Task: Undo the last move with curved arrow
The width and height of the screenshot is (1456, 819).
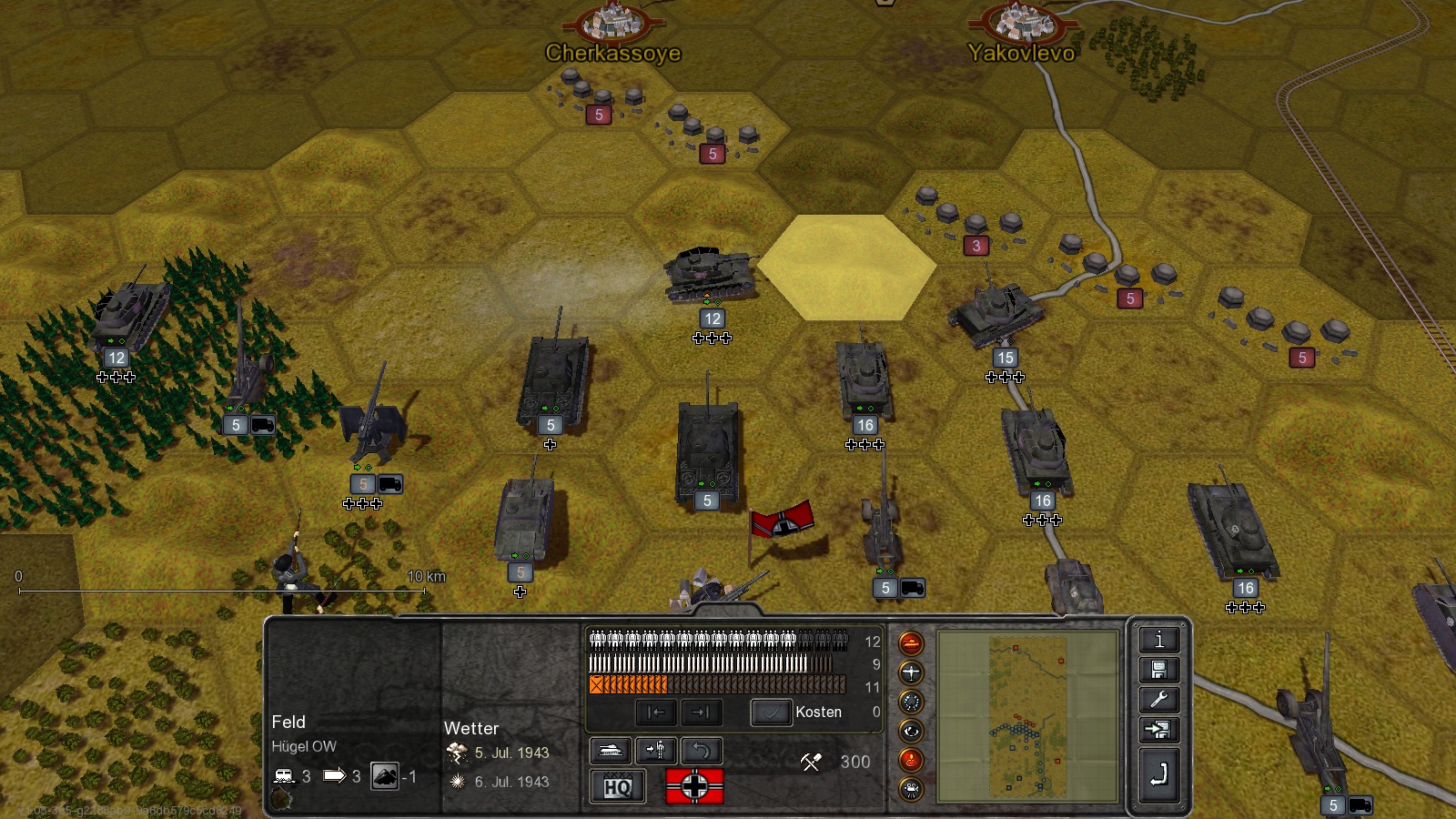Action: (x=701, y=750)
